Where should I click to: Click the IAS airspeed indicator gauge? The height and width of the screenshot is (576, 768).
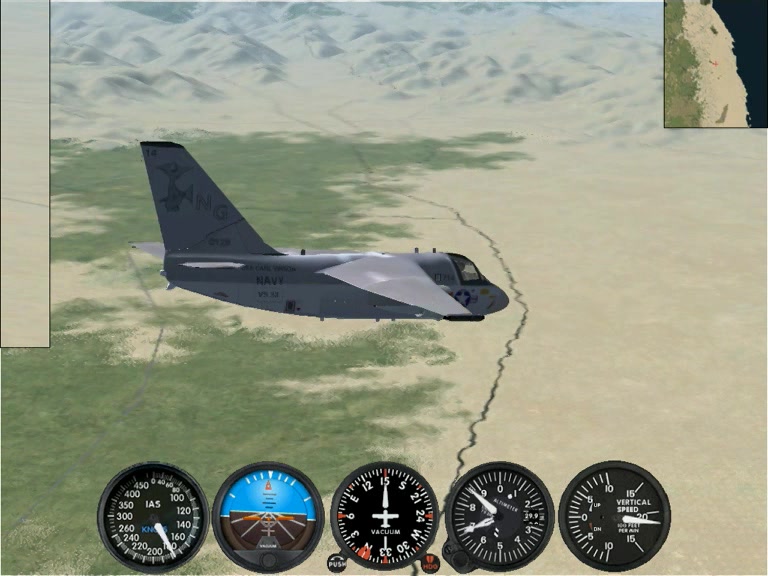(153, 516)
